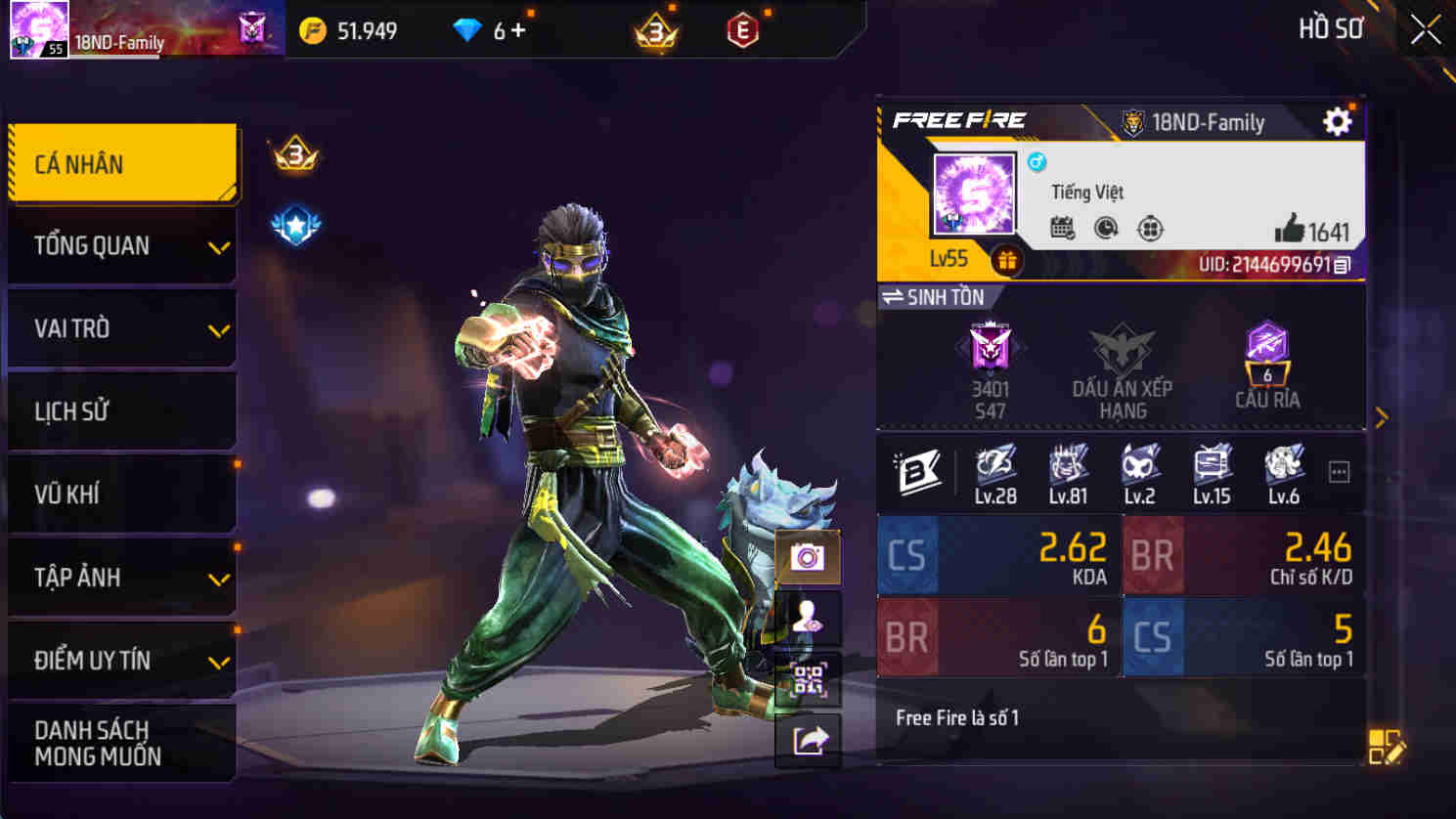Like the profile with the thumbs-up
Viewport: 1456px width, 819px height.
coord(1293,231)
